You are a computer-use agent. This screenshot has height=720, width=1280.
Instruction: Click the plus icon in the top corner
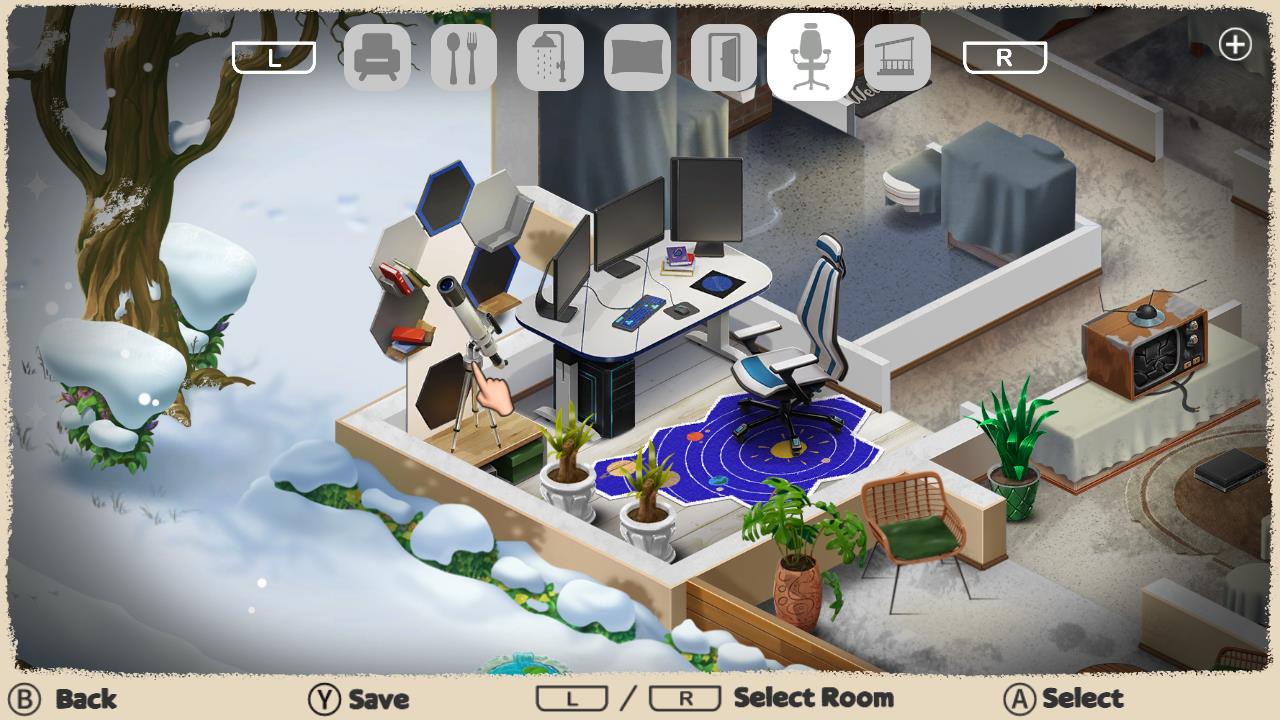pyautogui.click(x=1236, y=44)
